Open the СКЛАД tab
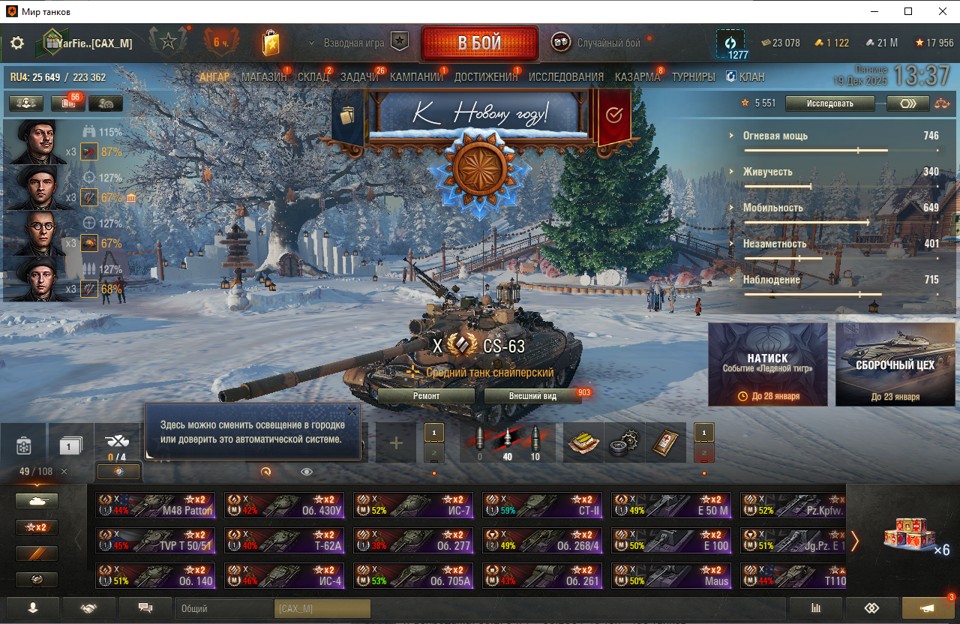Screen dimensions: 960x624 pos(313,77)
